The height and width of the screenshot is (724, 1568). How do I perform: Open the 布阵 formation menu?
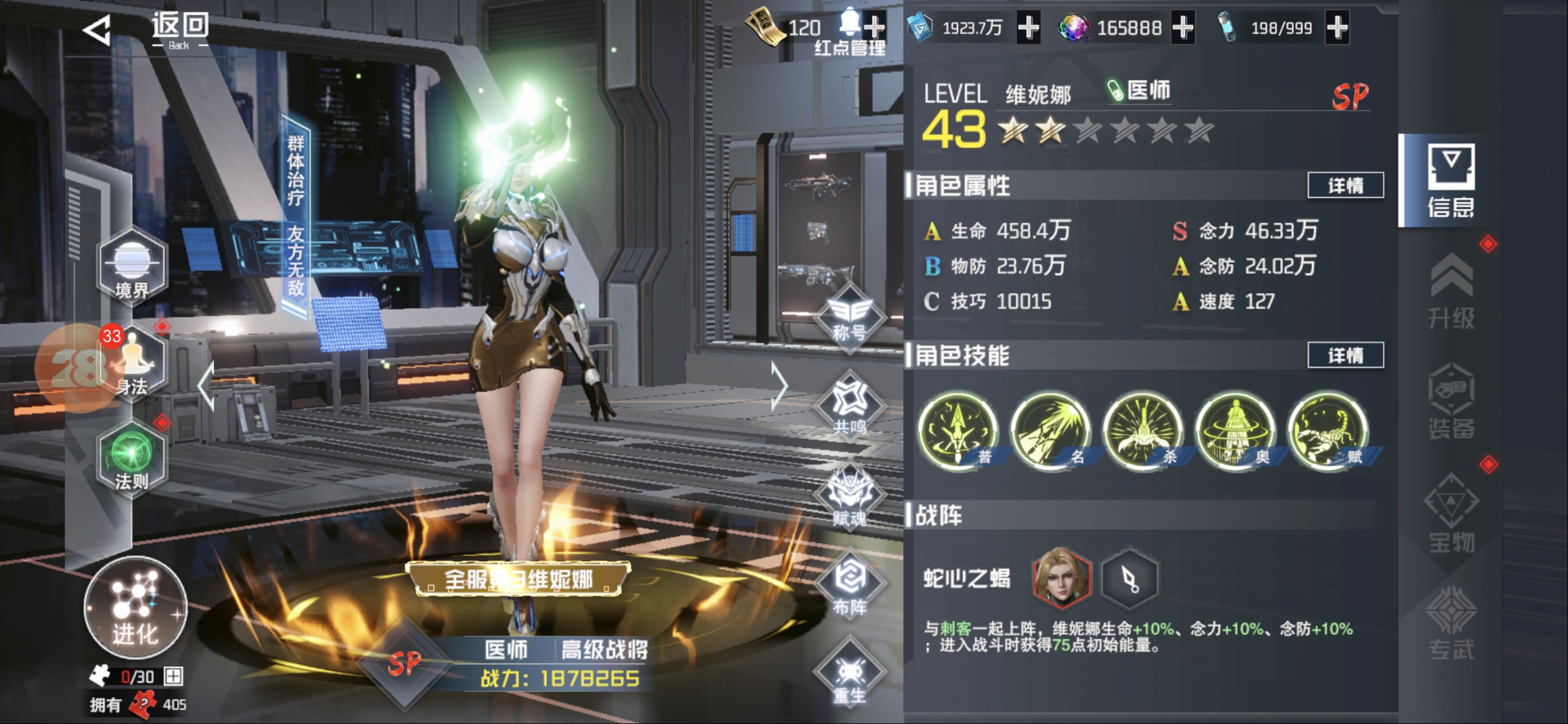pyautogui.click(x=850, y=585)
